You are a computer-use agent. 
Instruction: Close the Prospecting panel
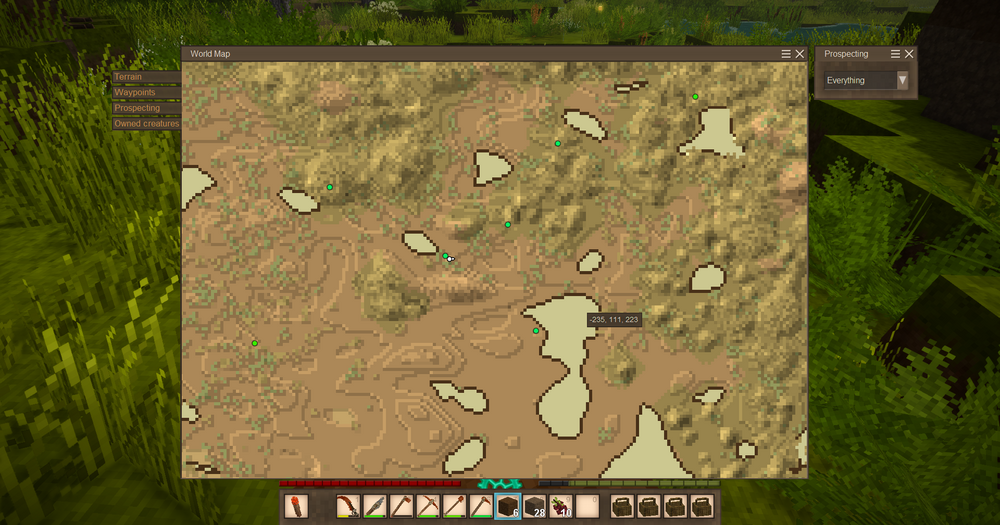point(909,54)
